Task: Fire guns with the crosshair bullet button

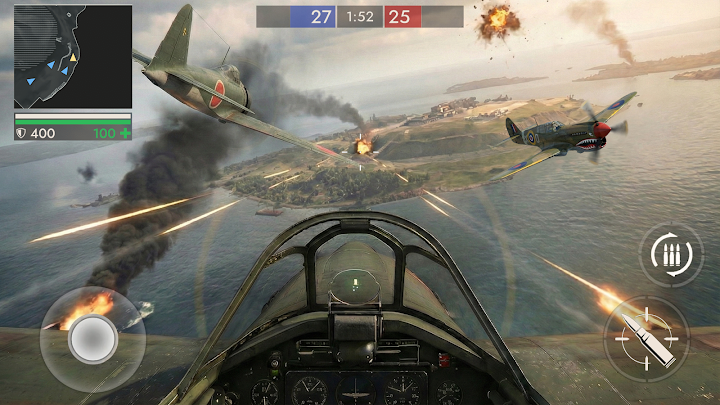Action: 645,338
